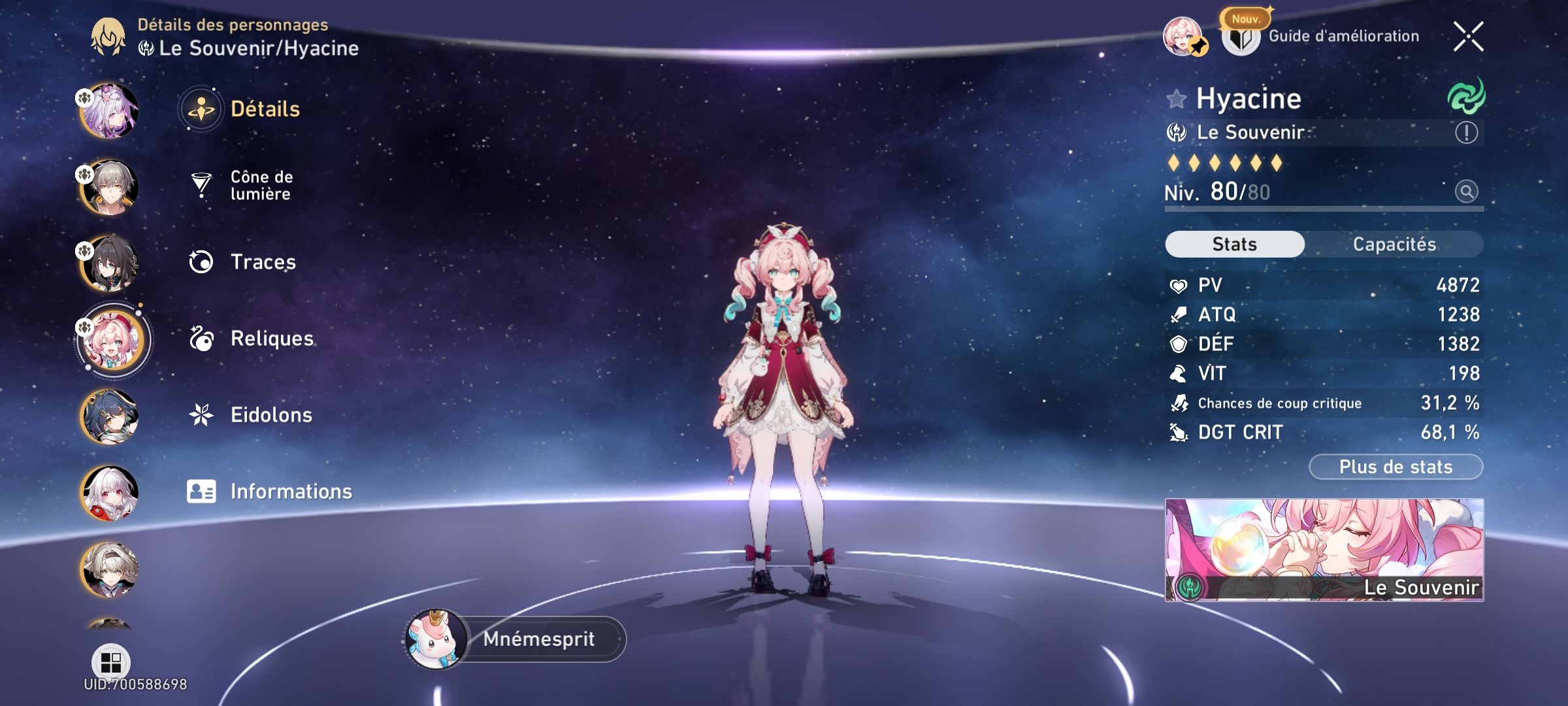Open the Traces panel

tap(261, 261)
